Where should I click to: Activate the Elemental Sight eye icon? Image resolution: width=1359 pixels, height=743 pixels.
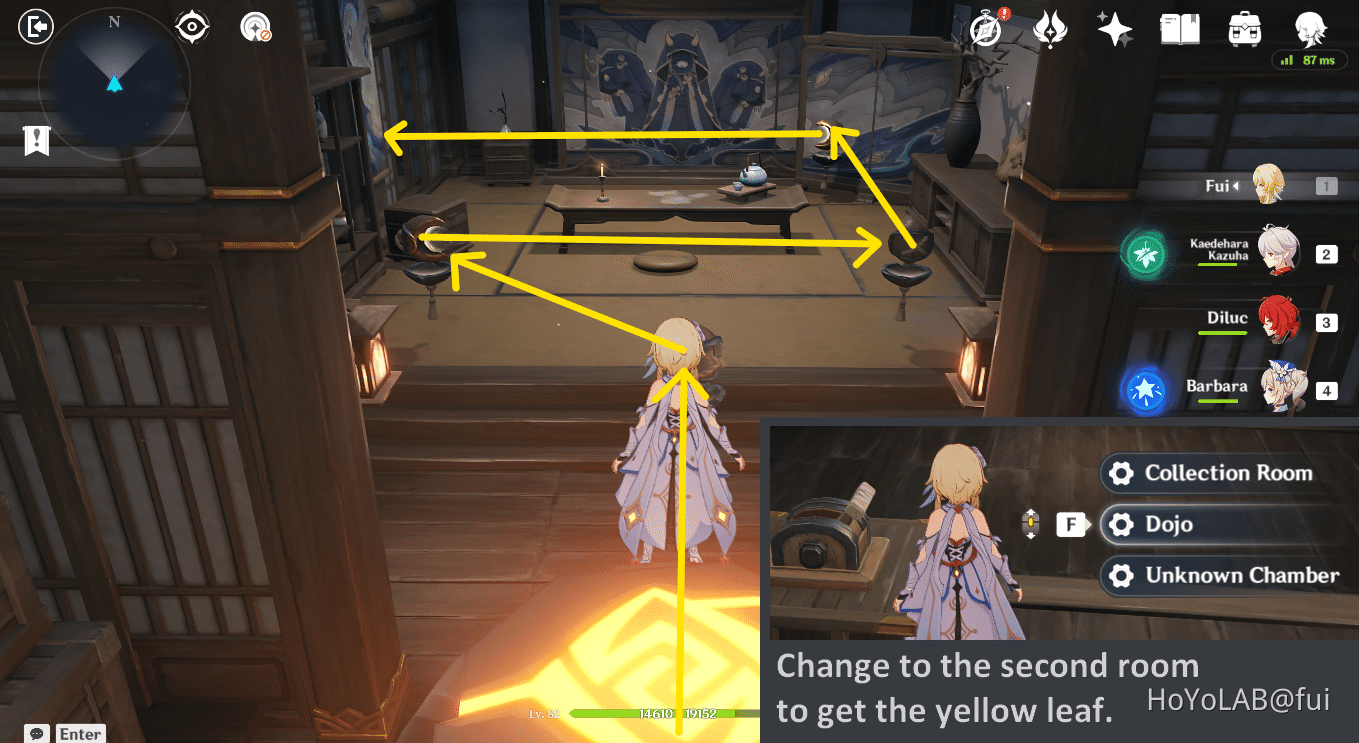190,27
